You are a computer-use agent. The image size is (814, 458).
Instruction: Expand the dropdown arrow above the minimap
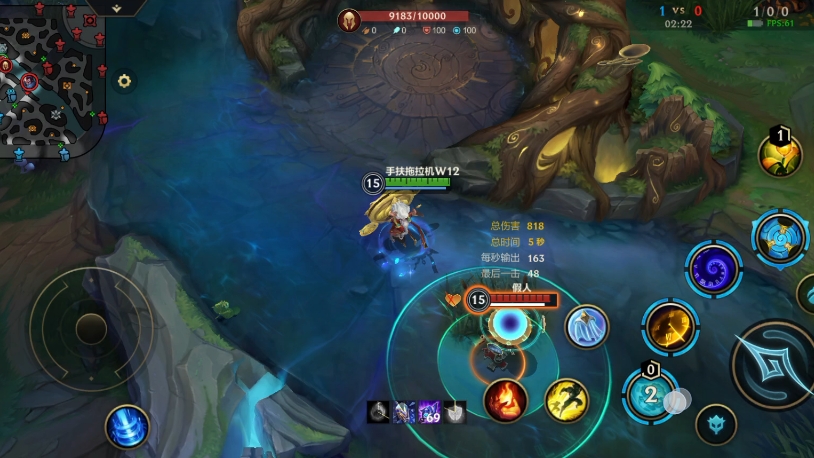[x=116, y=7]
